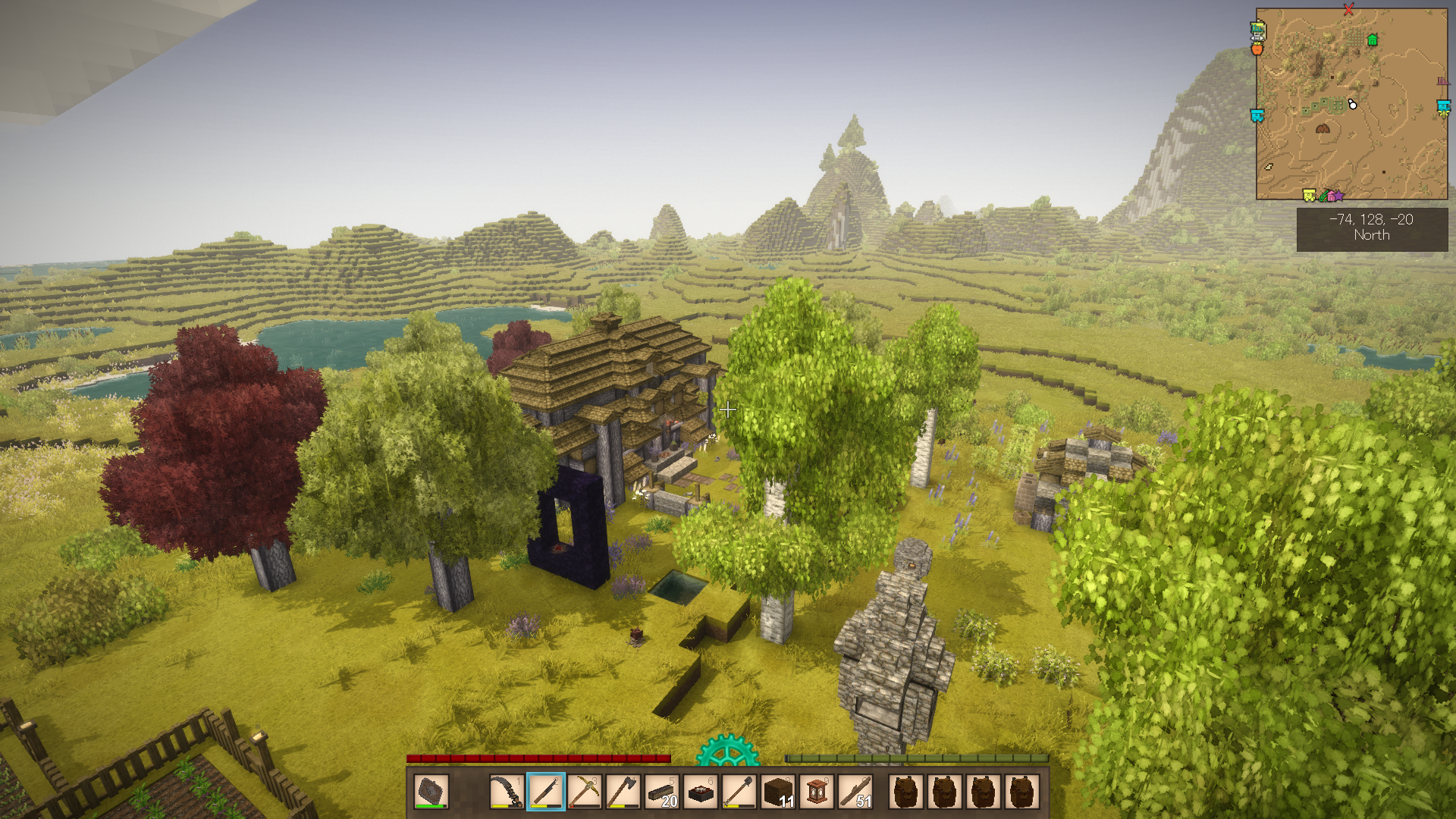Choose the lantern in the hotbar
This screenshot has width=1456, height=819.
click(x=817, y=792)
